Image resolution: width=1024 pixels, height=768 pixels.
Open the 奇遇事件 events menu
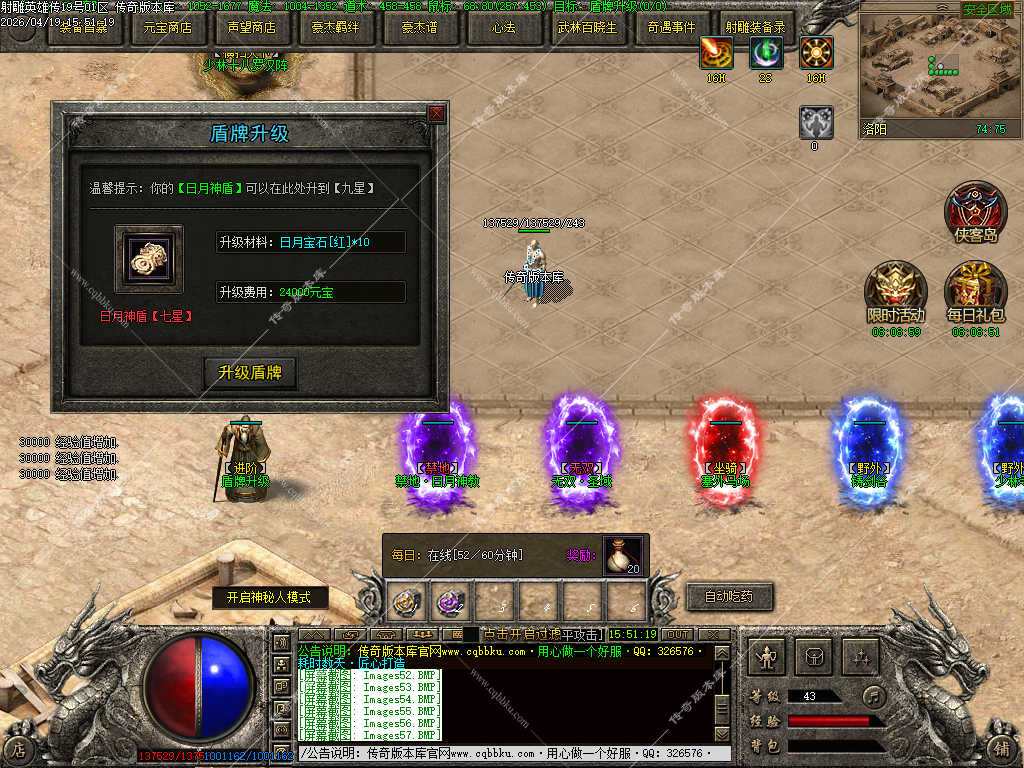[671, 28]
